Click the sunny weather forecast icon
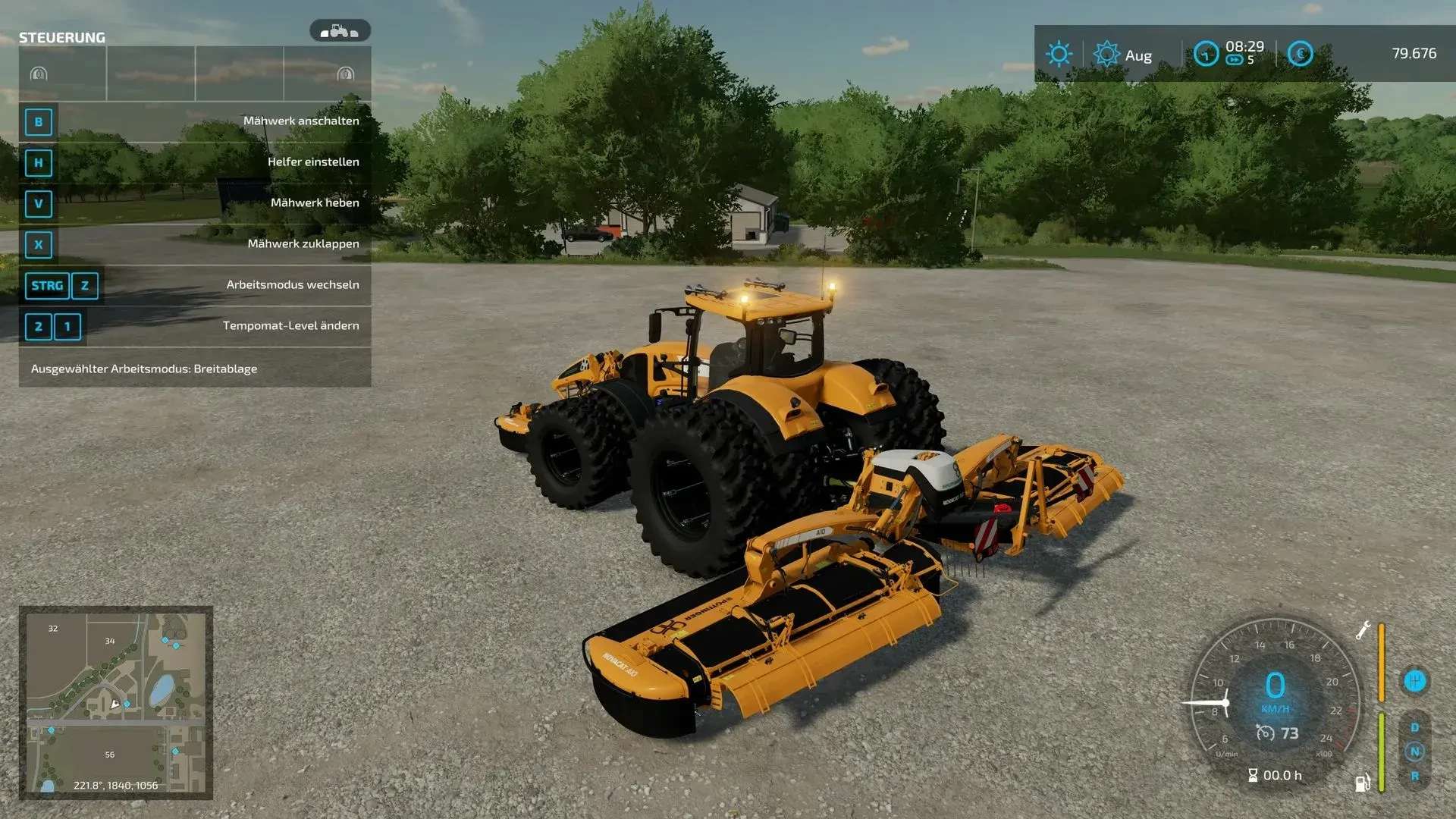This screenshot has height=819, width=1456. point(1059,54)
